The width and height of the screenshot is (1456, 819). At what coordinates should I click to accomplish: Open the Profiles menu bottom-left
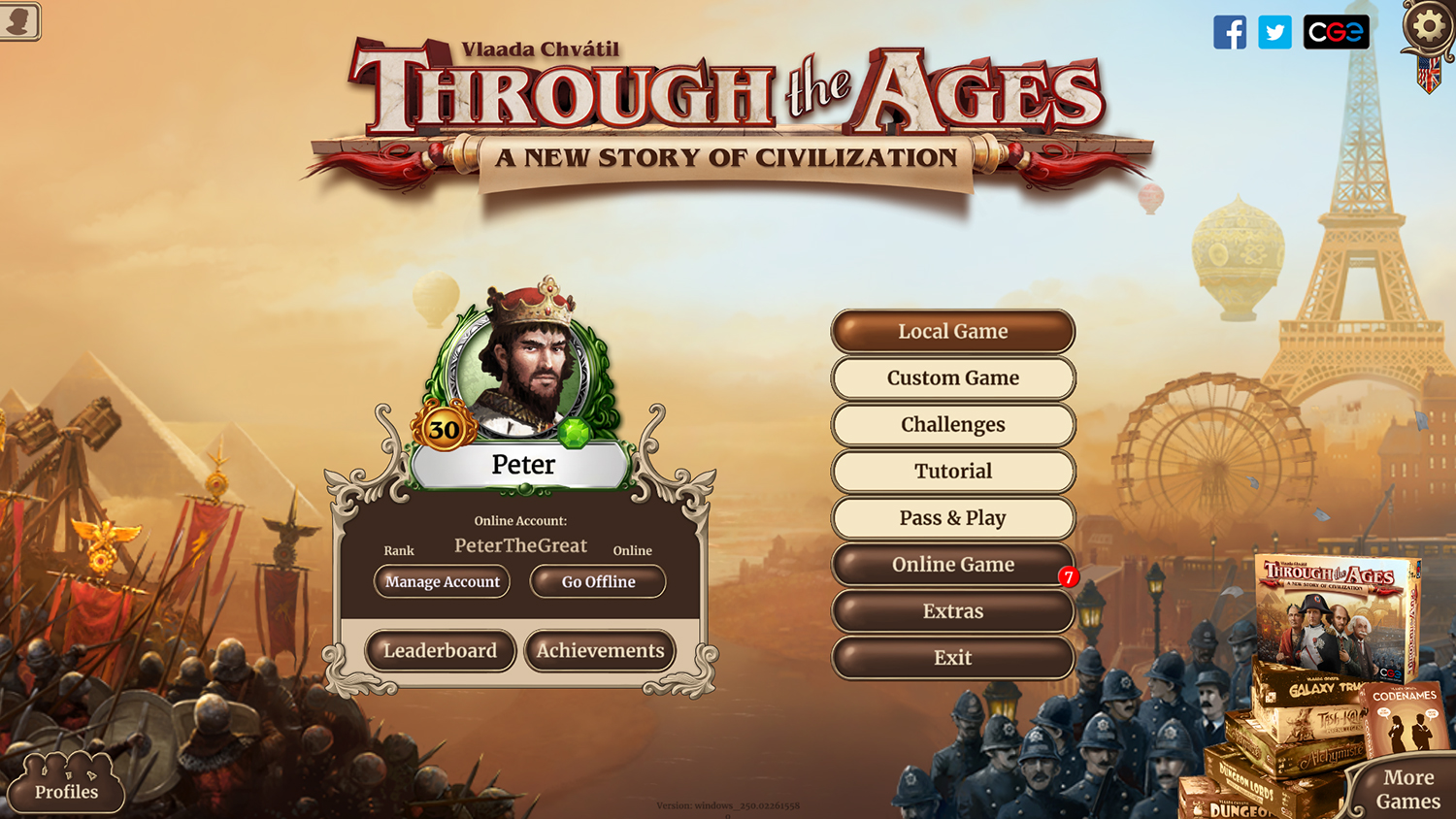click(68, 792)
